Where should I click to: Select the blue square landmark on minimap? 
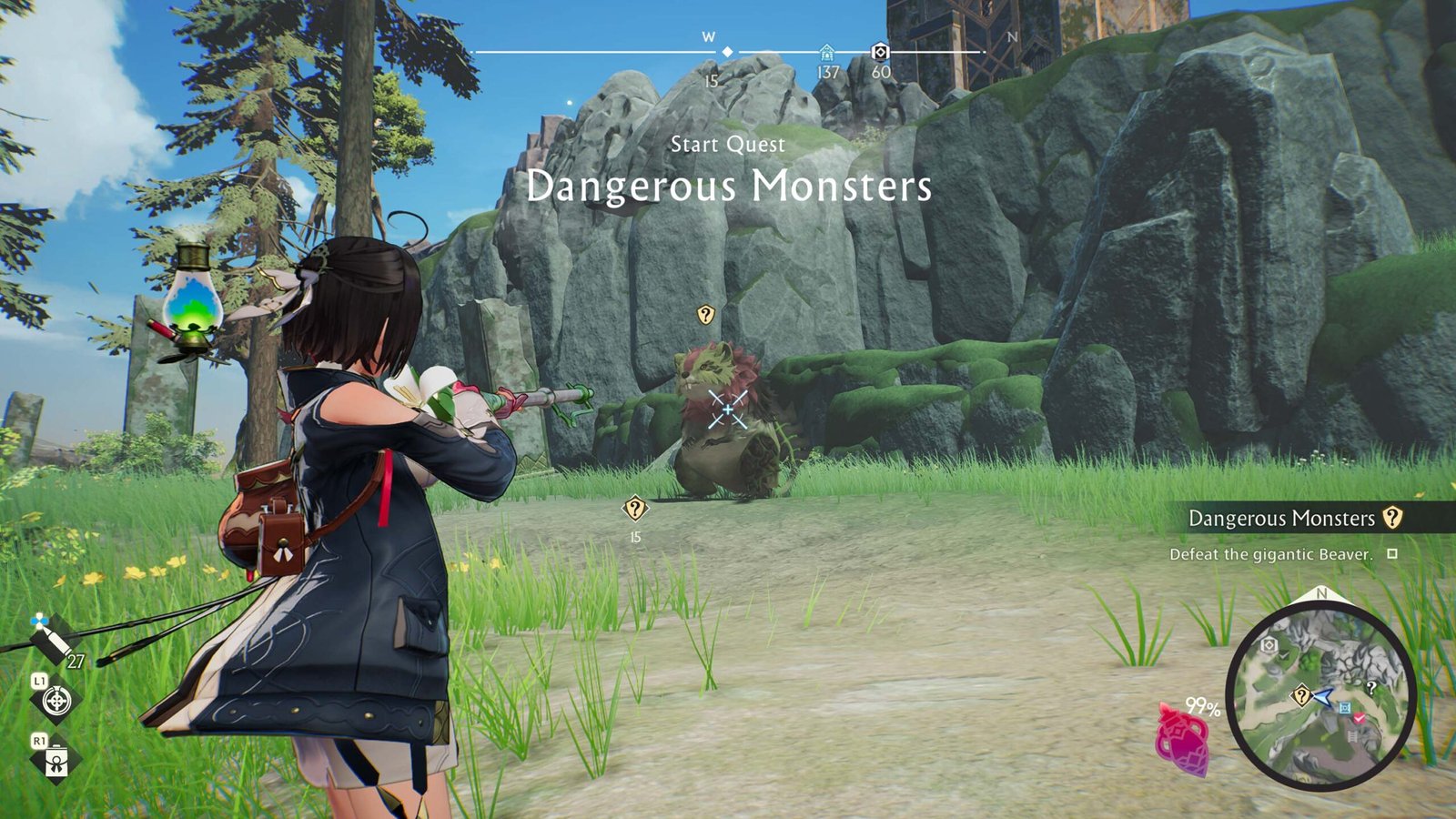tap(1345, 707)
